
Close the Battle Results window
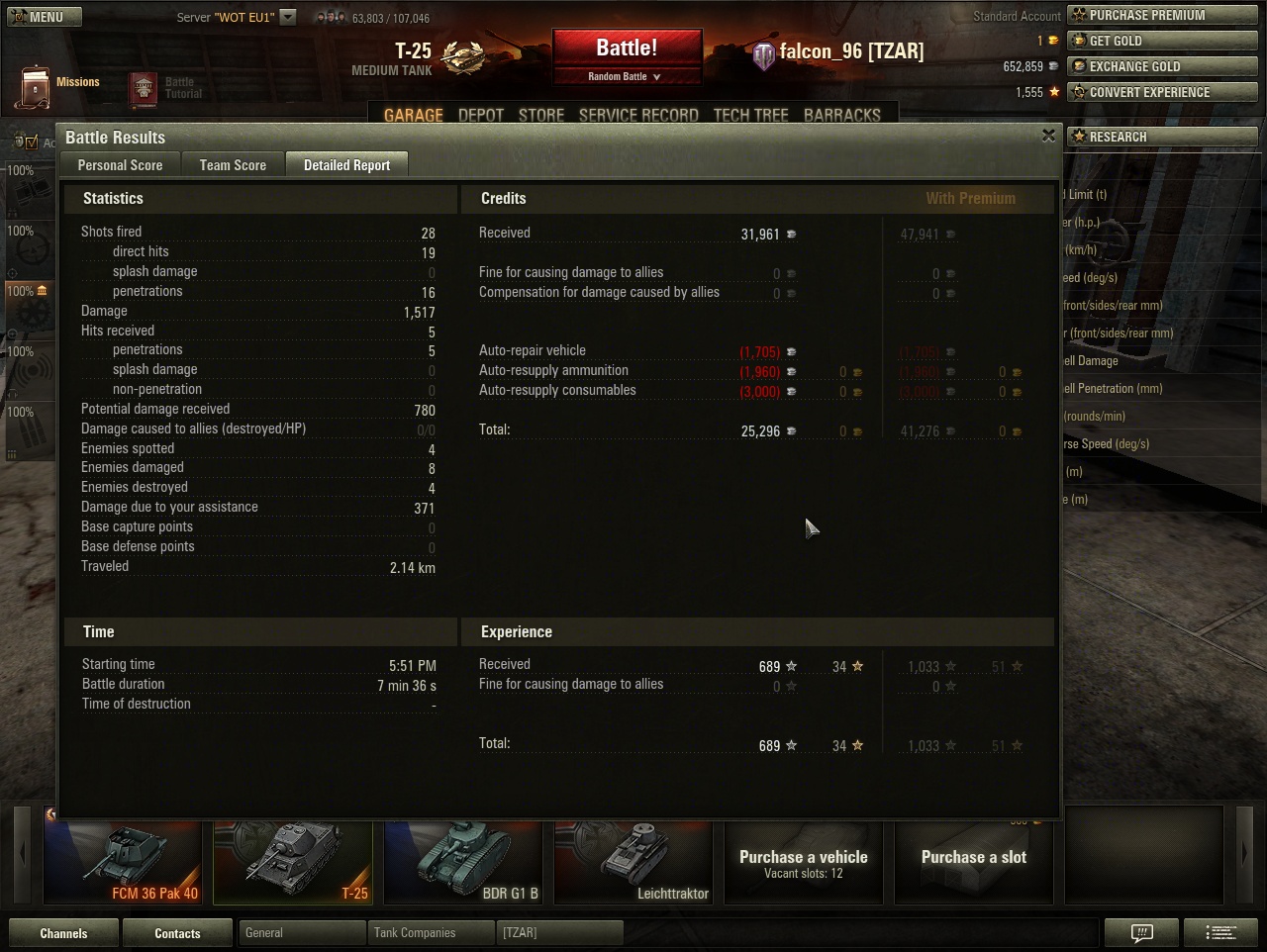point(1048,136)
